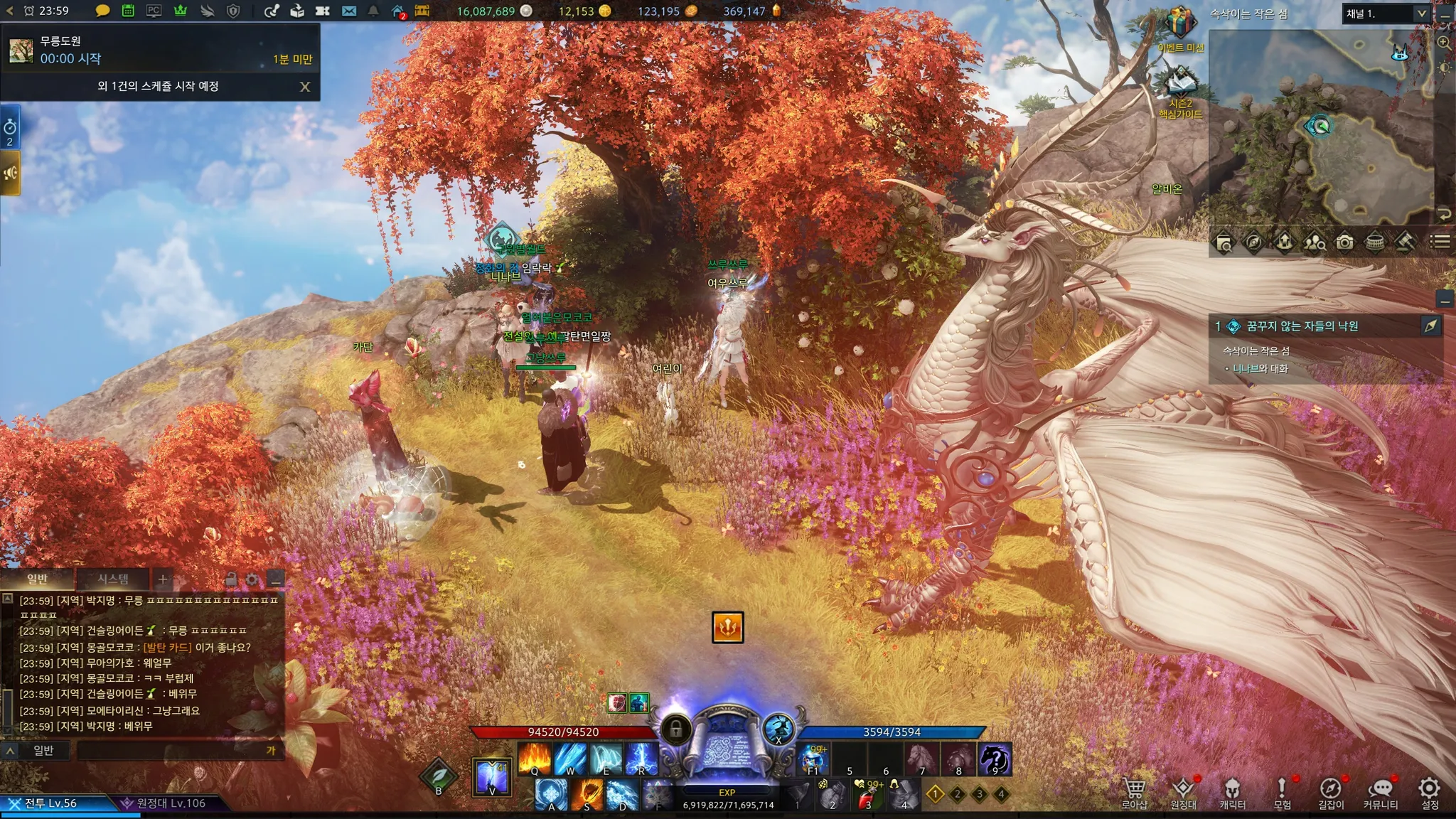
Task: Open the 설정 settings gear
Action: (x=1430, y=791)
